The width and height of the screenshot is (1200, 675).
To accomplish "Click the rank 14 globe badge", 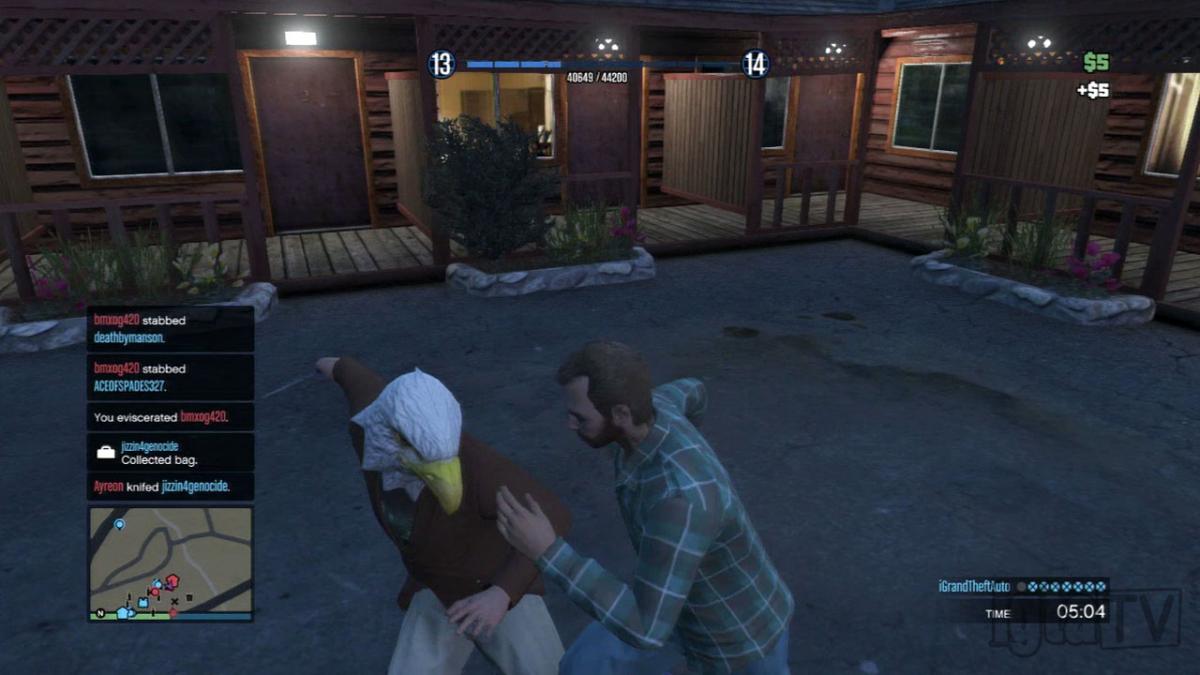I will point(755,65).
